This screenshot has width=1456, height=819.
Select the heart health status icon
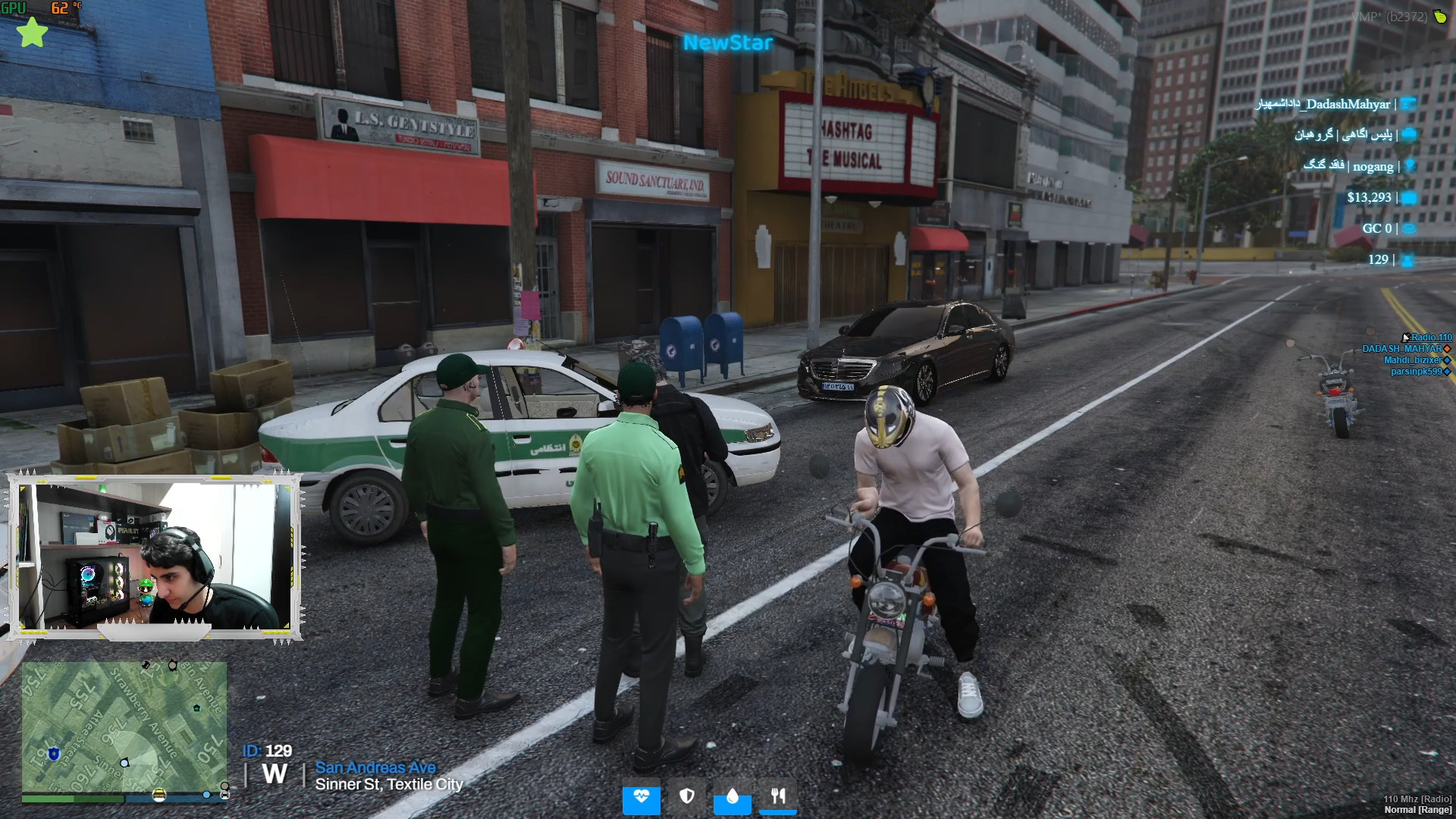click(x=642, y=797)
